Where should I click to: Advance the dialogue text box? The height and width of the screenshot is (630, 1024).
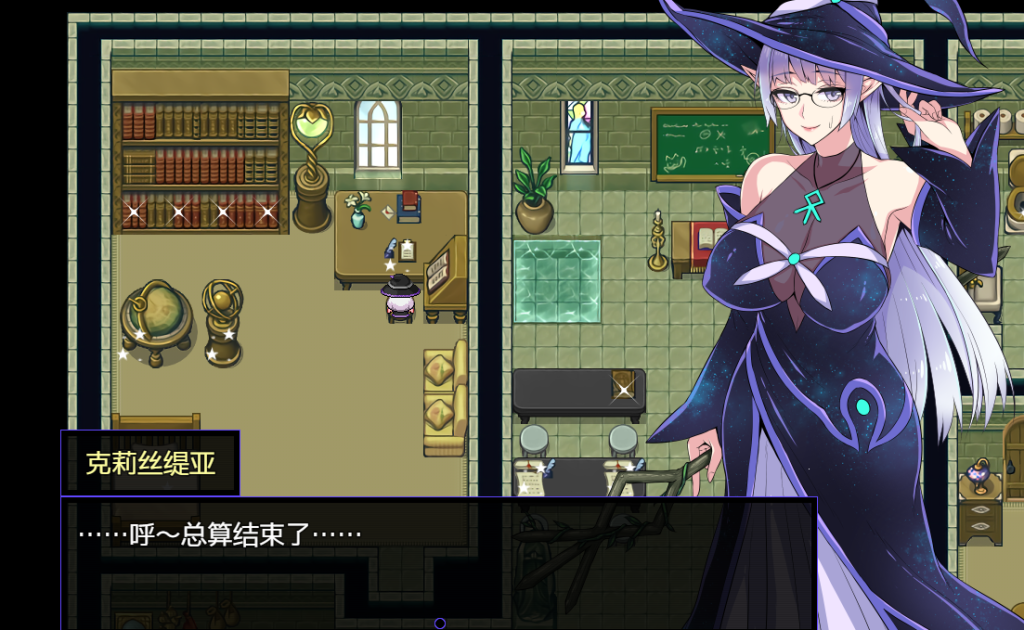[x=438, y=562]
